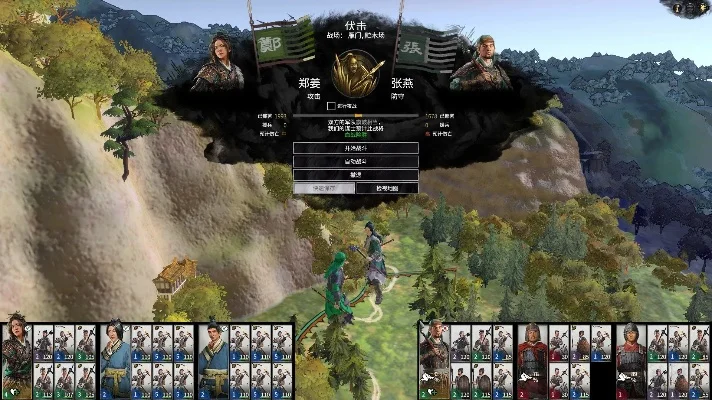Image resolution: width=712 pixels, height=400 pixels.
Task: Select the blue-robed male general card
Action: tap(212, 360)
